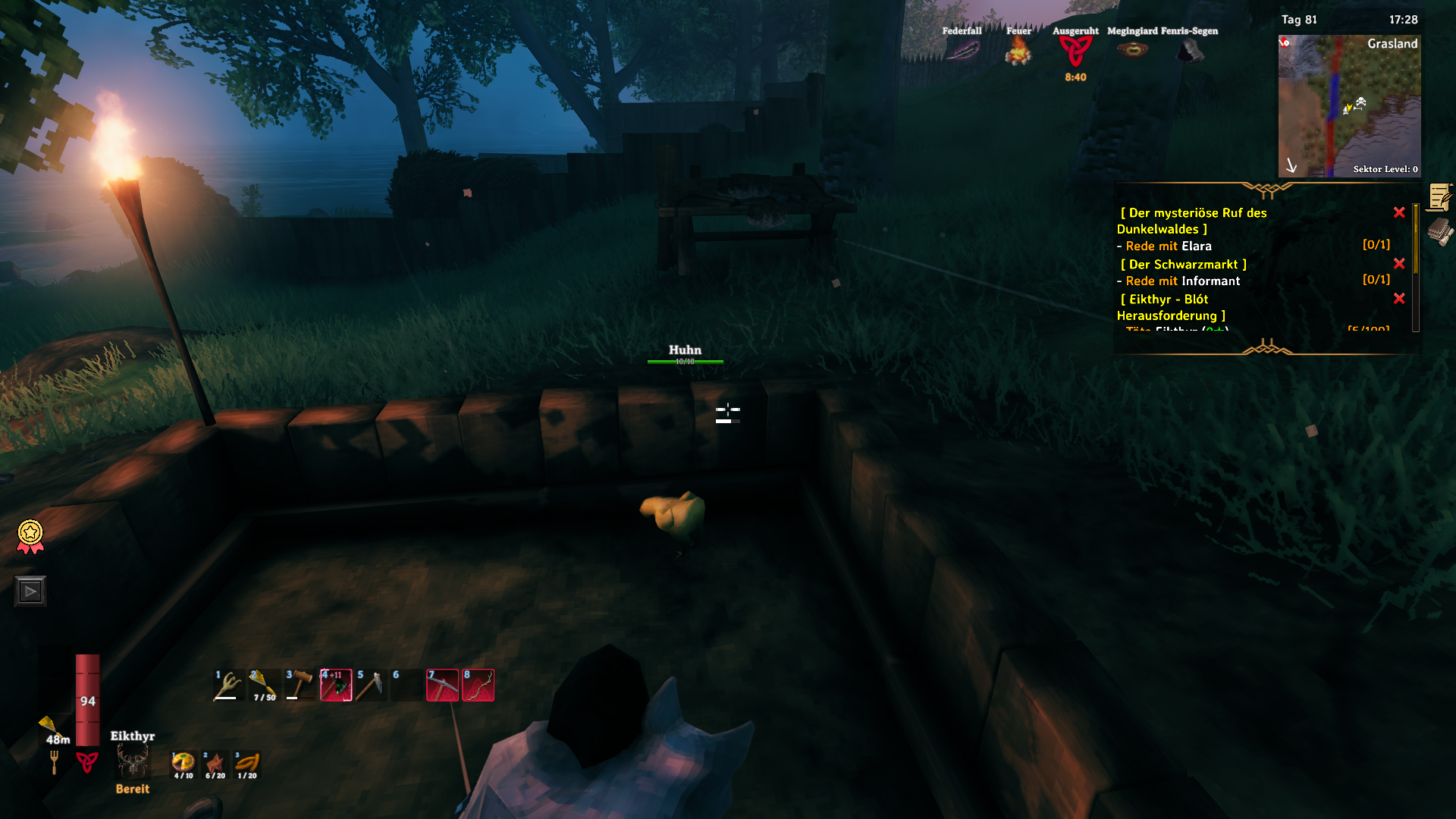Click the gold star medal badge
This screenshot has height=819, width=1456.
pos(30,535)
